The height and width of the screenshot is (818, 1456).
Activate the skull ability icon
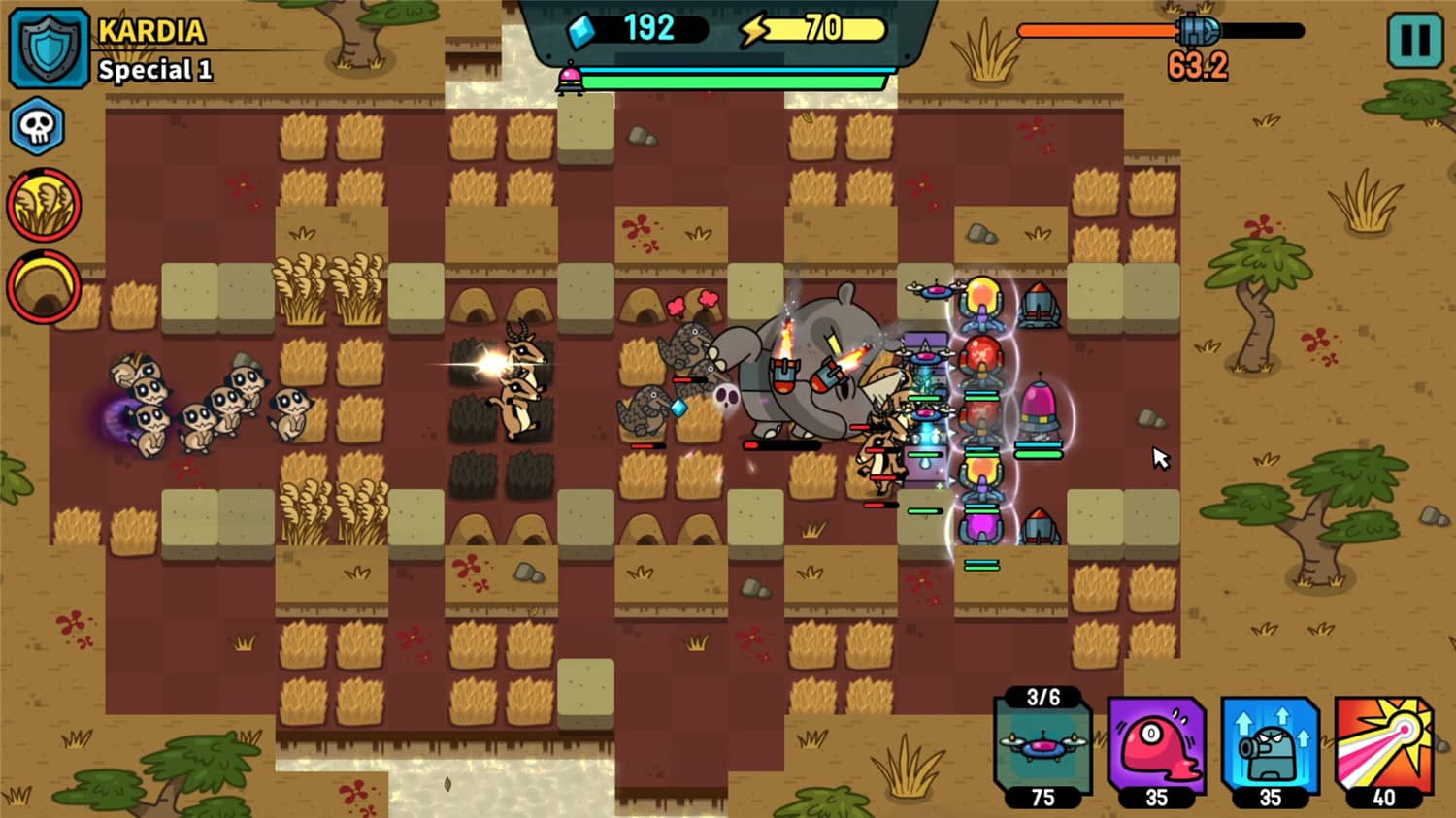[36, 125]
